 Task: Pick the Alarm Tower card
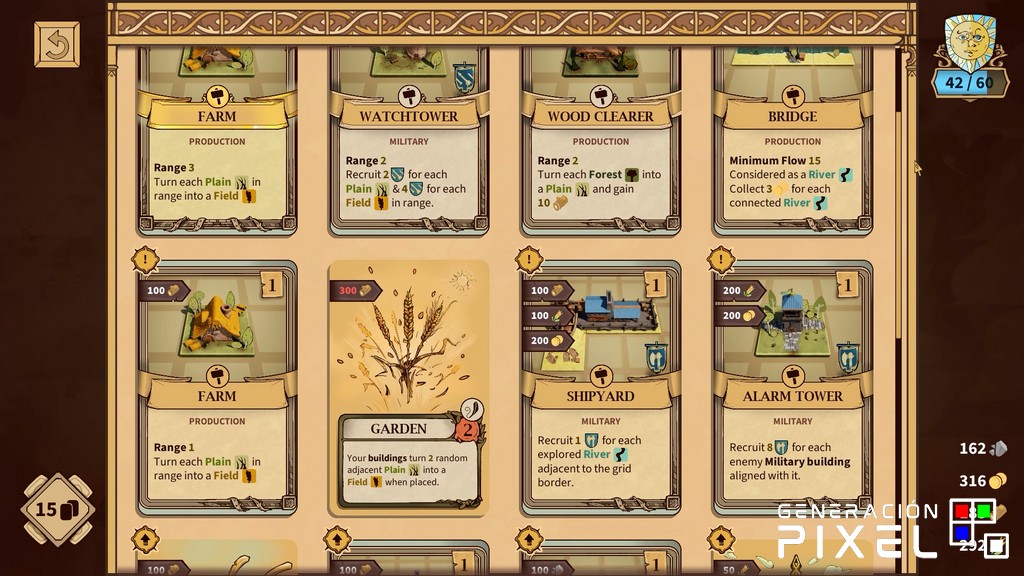[792, 390]
